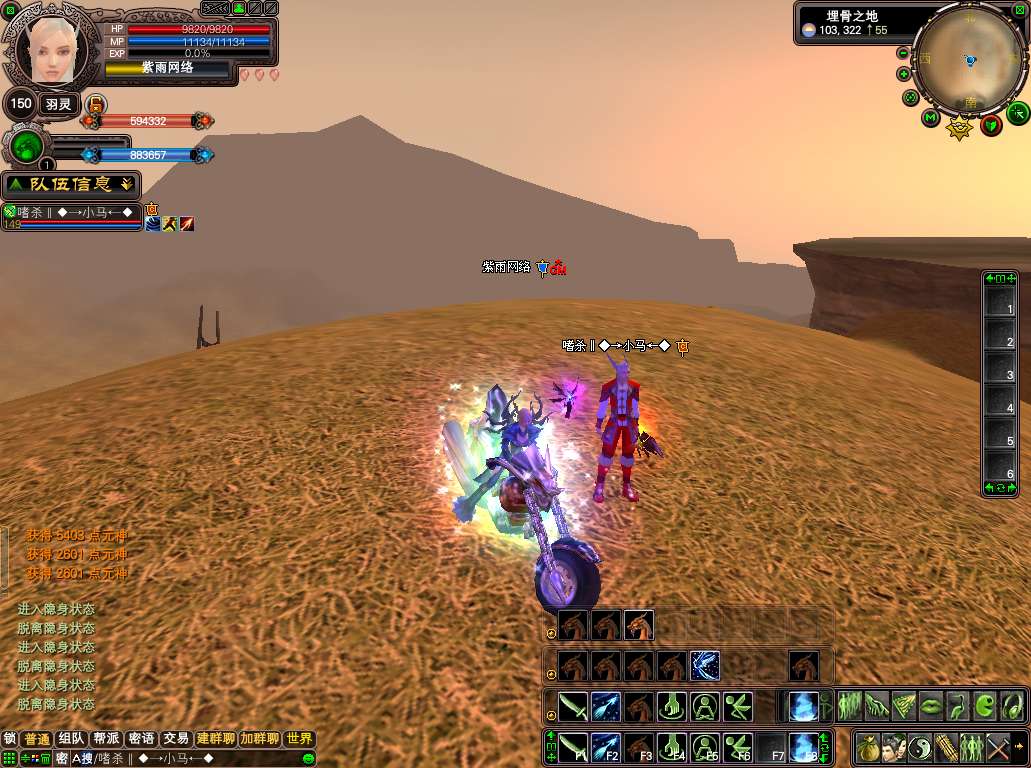Viewport: 1031px width, 768px height.
Task: Toggle the 锁 chat lock button
Action: (10, 739)
